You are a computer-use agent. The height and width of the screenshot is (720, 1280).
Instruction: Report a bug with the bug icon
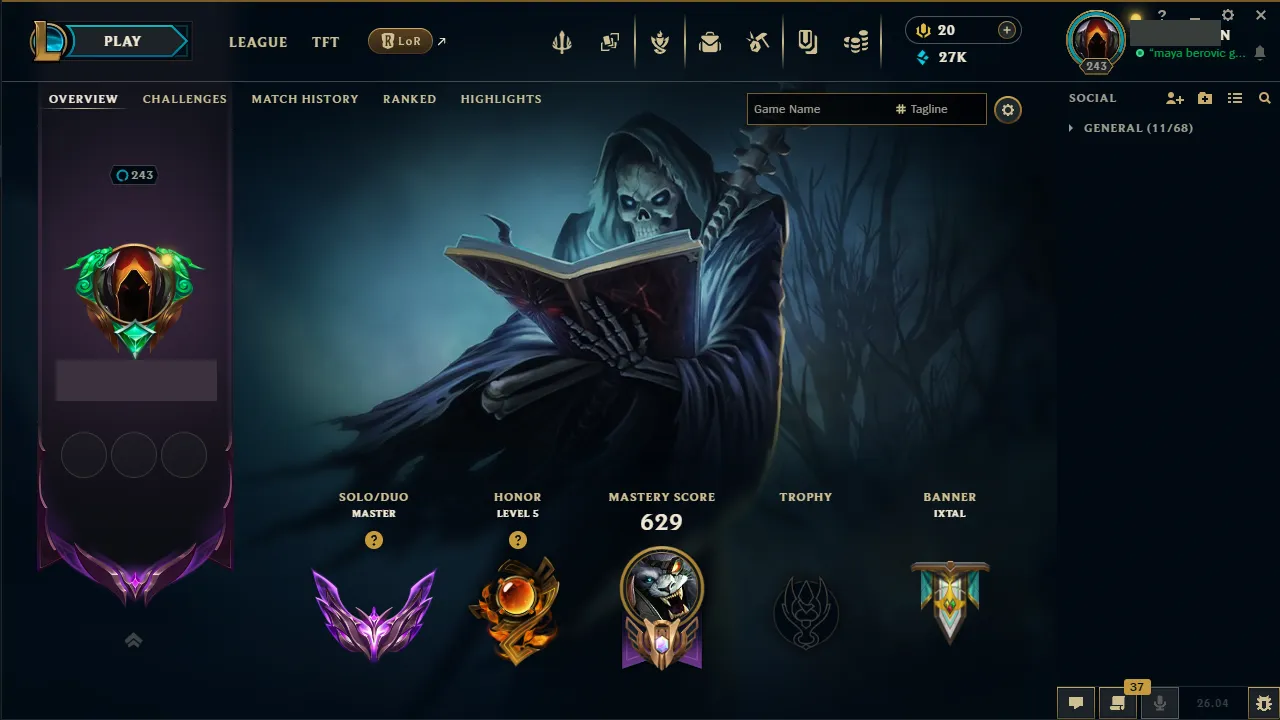click(x=1266, y=703)
